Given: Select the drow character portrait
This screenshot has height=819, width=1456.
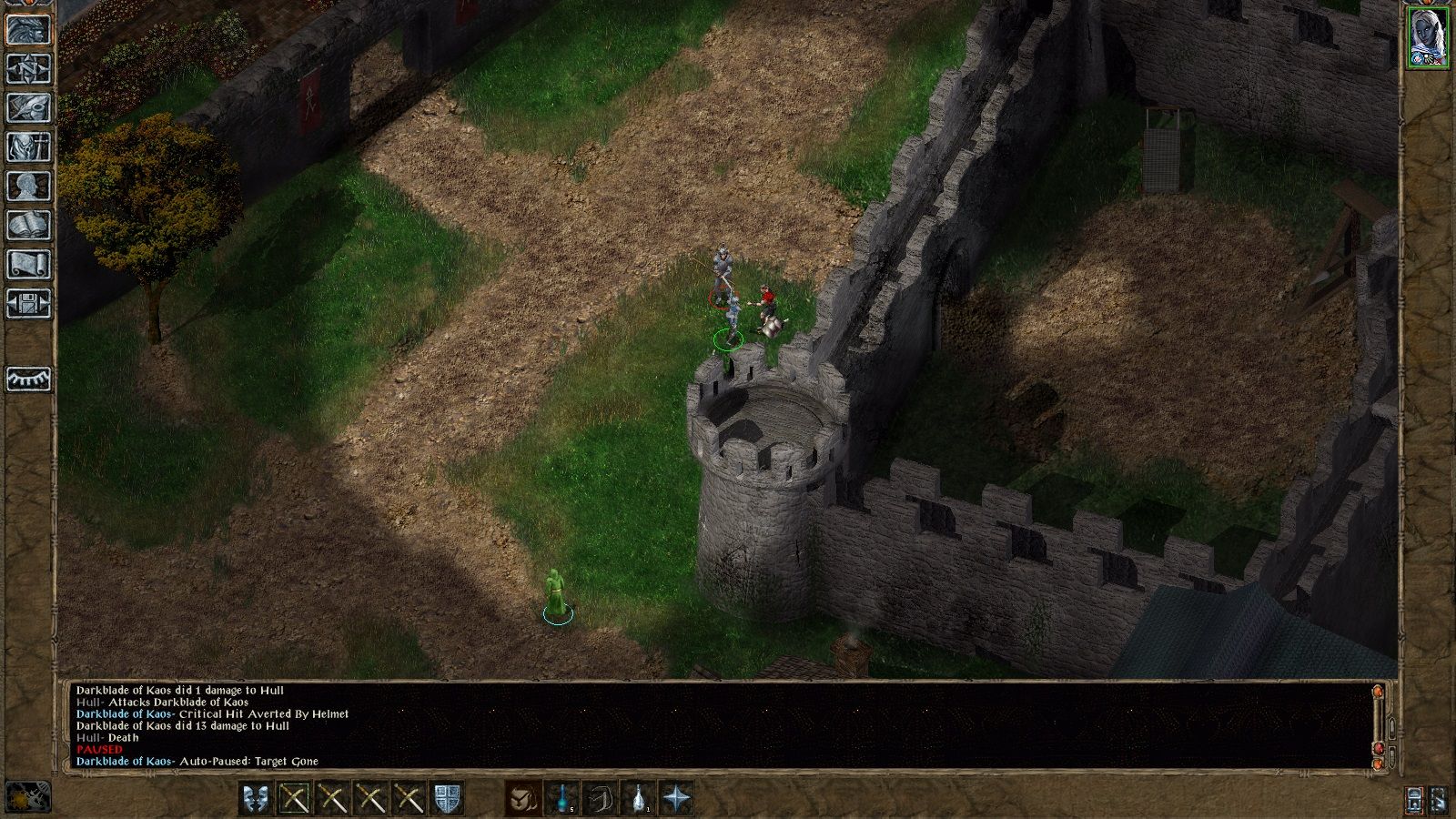Looking at the screenshot, I should pos(1427,36).
